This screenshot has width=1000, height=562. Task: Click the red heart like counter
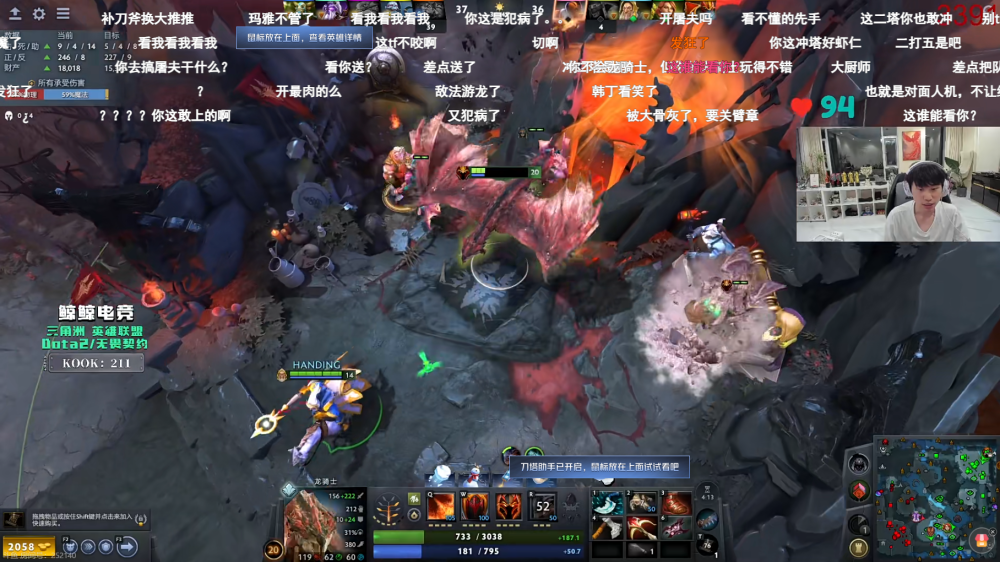802,106
